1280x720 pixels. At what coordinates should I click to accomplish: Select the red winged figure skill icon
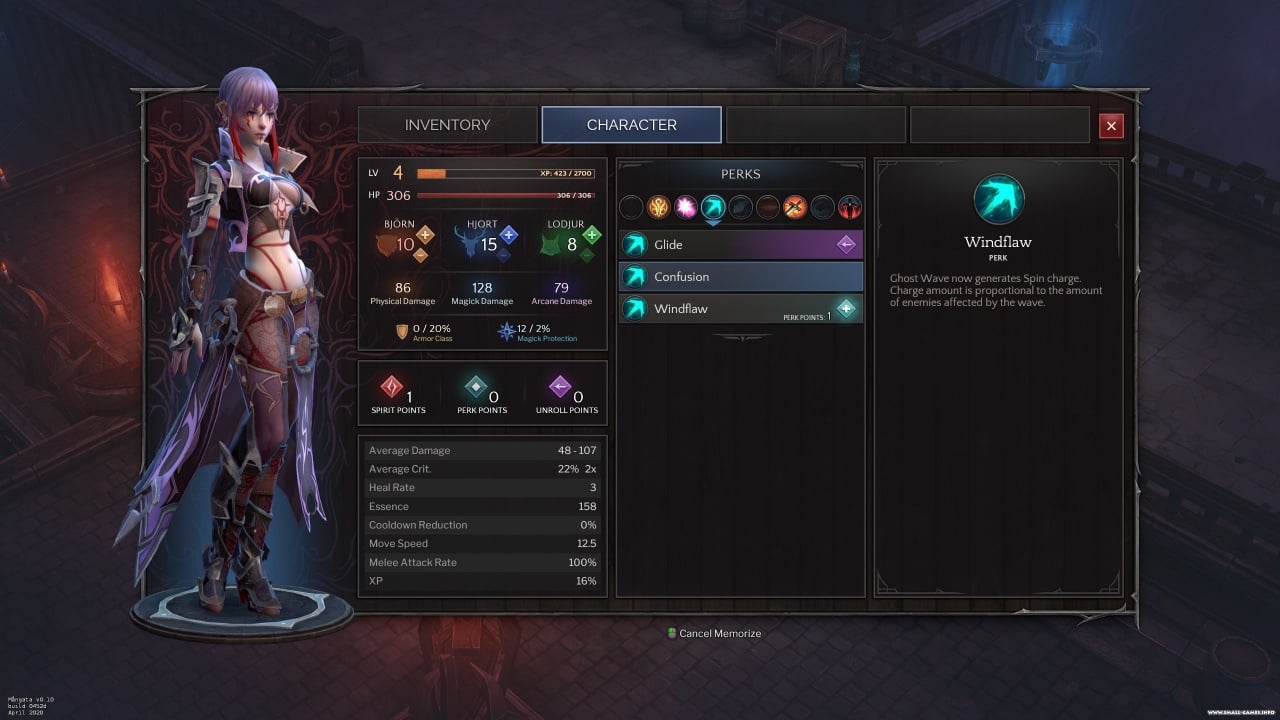pyautogui.click(x=849, y=207)
